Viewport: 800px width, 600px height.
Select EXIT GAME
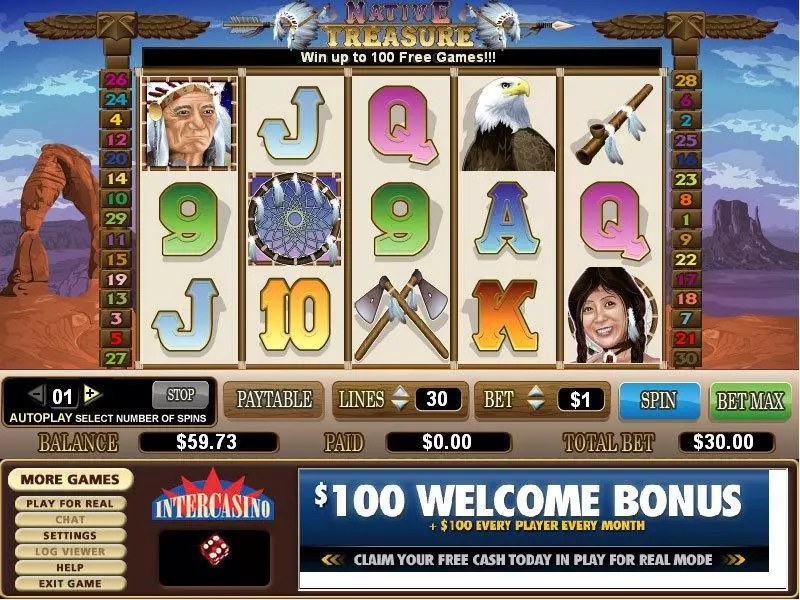point(69,583)
